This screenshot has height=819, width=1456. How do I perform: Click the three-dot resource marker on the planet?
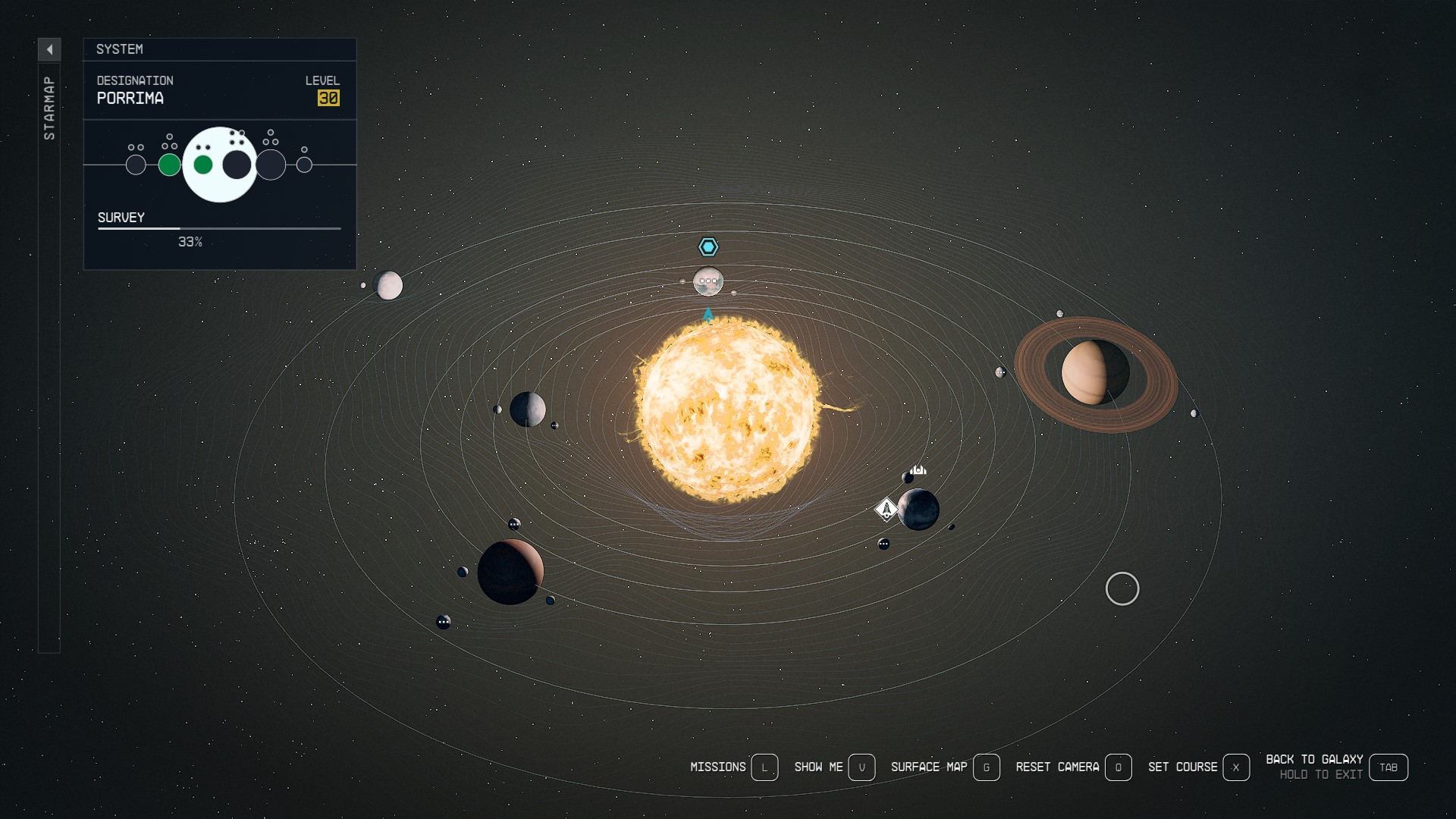(708, 282)
